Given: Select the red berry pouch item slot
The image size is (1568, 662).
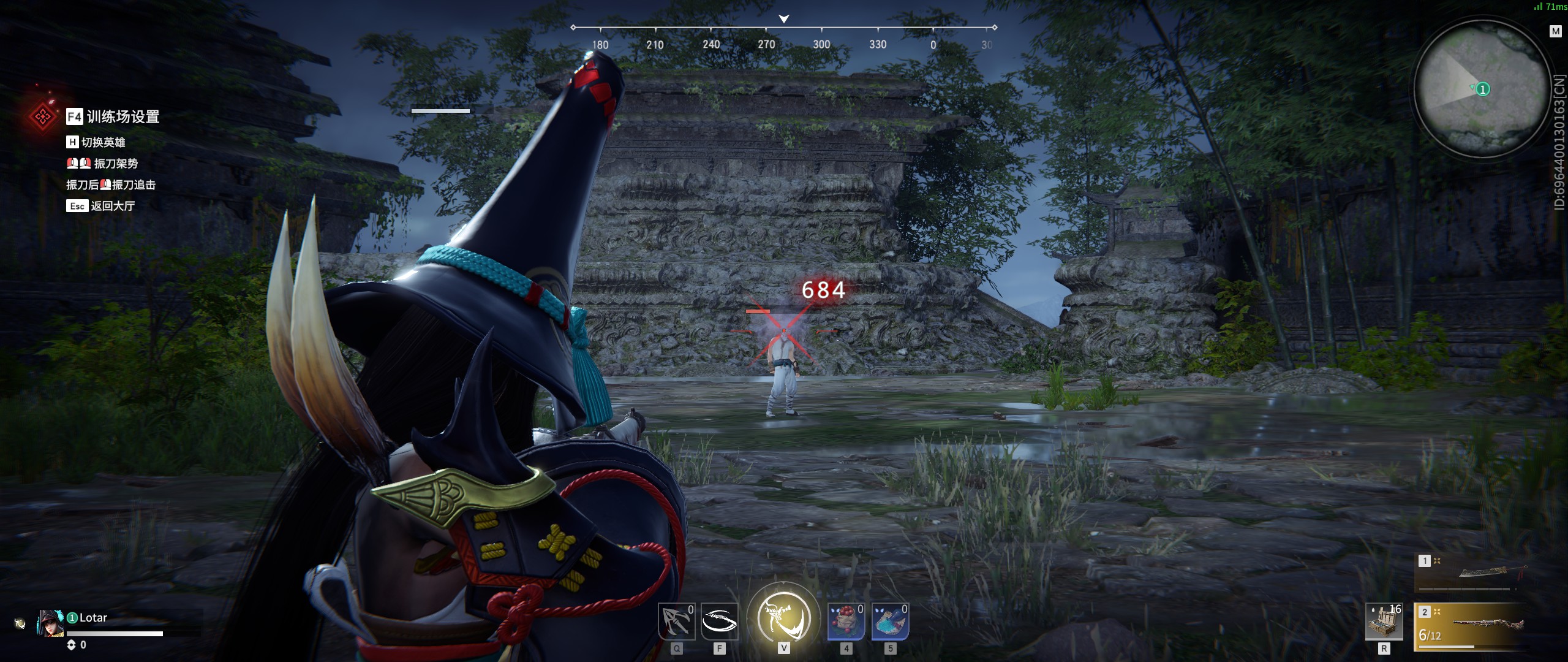Looking at the screenshot, I should pyautogui.click(x=846, y=622).
